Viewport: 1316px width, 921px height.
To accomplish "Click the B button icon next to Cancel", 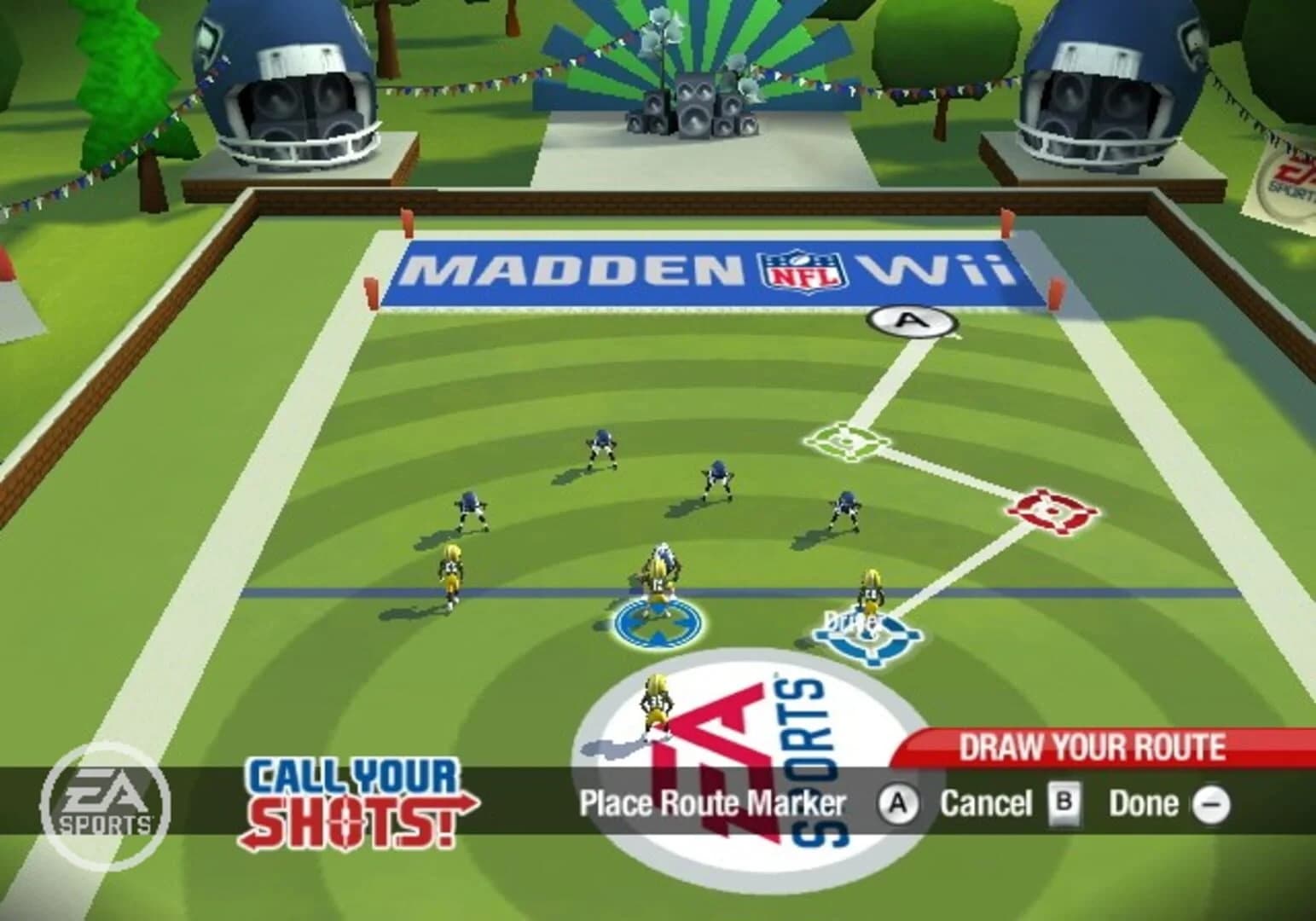I will [1066, 802].
